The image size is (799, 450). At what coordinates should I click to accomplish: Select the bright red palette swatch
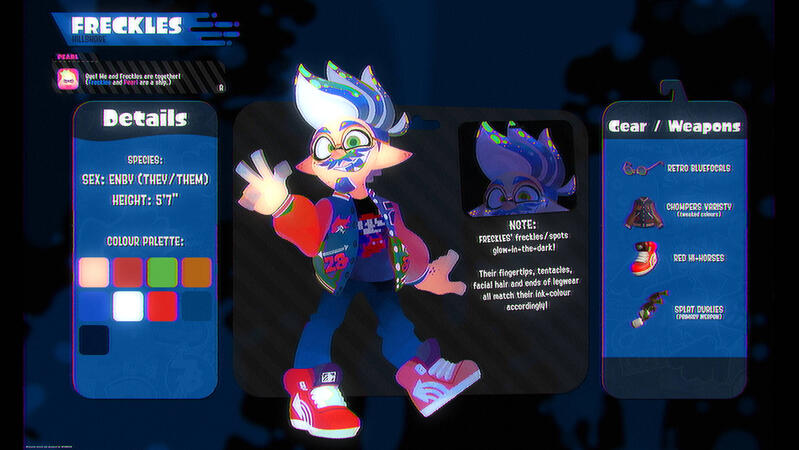click(162, 306)
